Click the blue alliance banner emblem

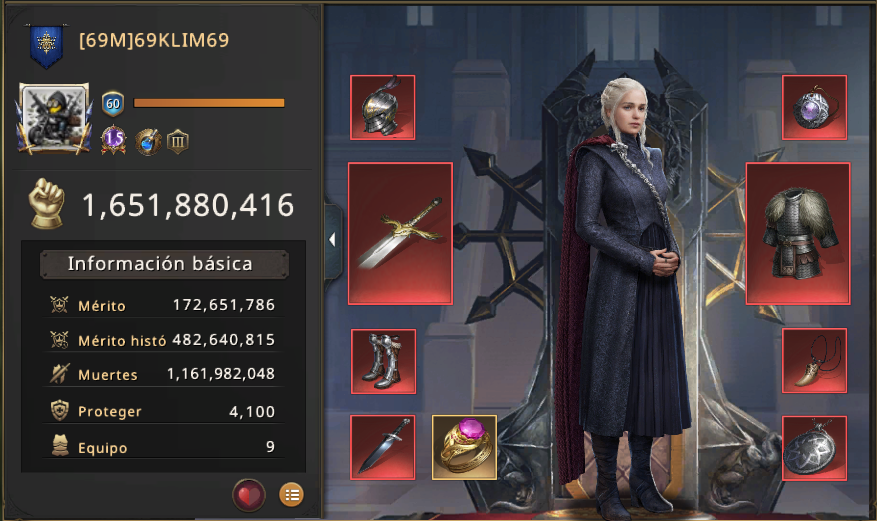46,43
